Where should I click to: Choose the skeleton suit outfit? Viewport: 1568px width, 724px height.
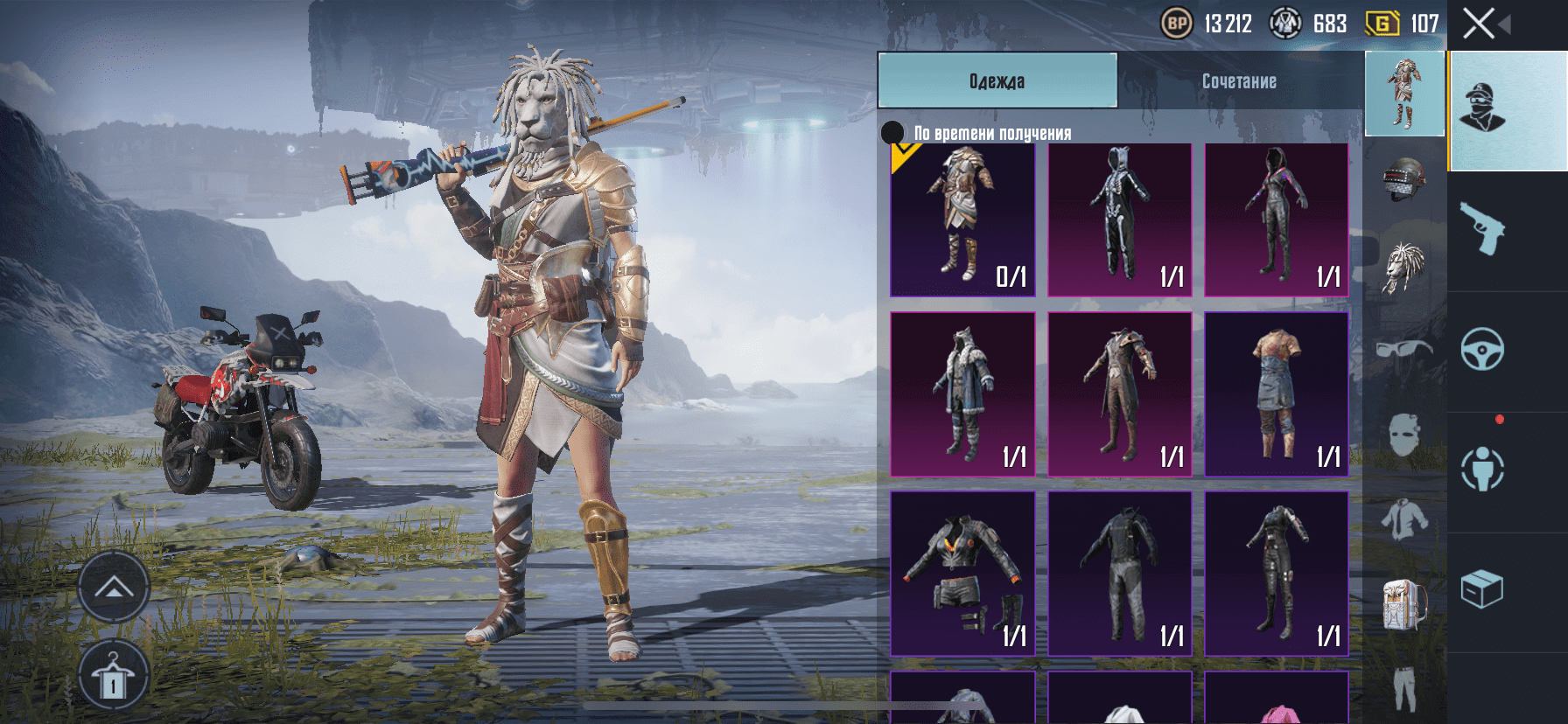1119,219
